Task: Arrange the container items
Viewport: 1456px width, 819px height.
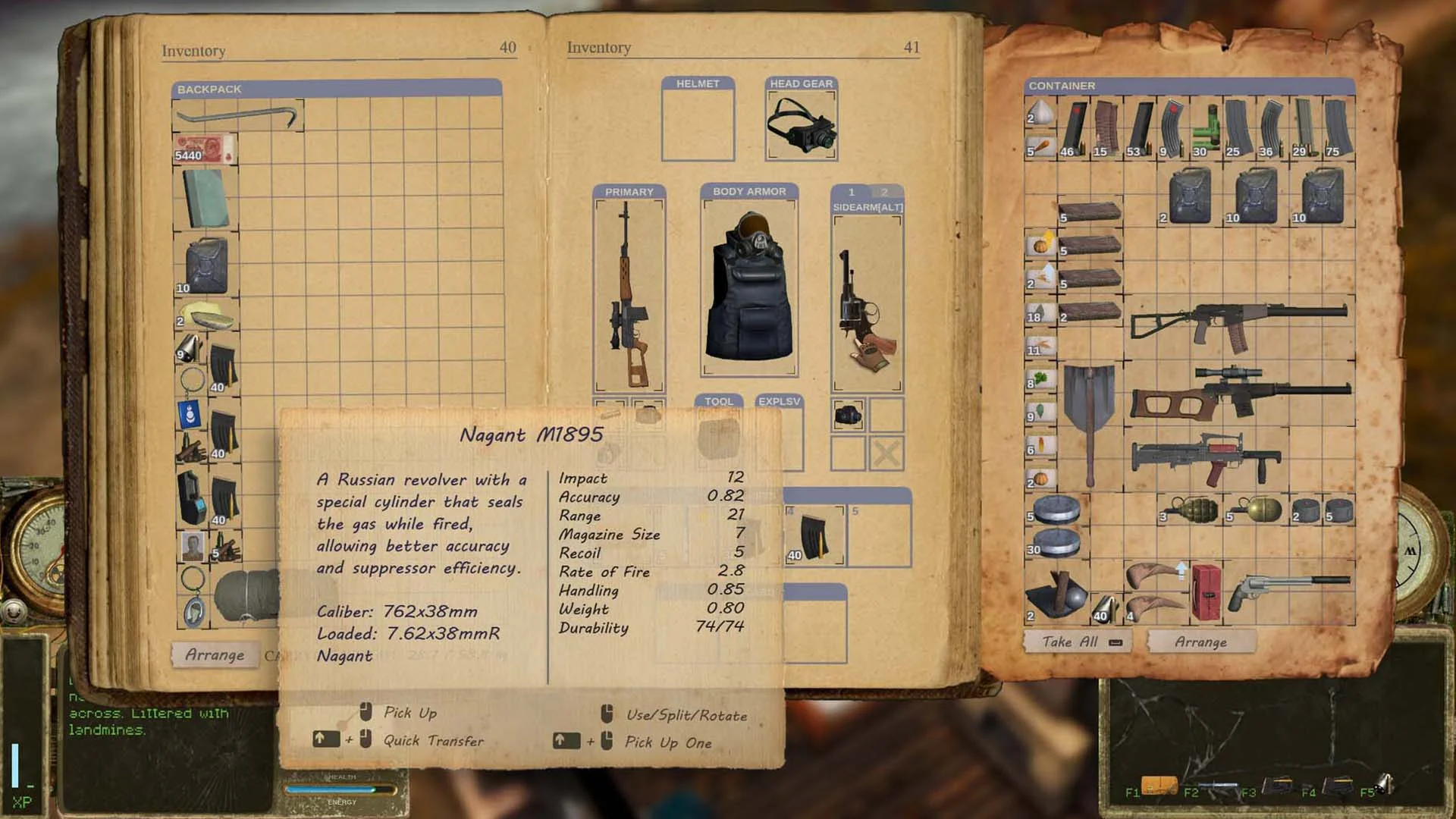Action: pyautogui.click(x=1200, y=642)
